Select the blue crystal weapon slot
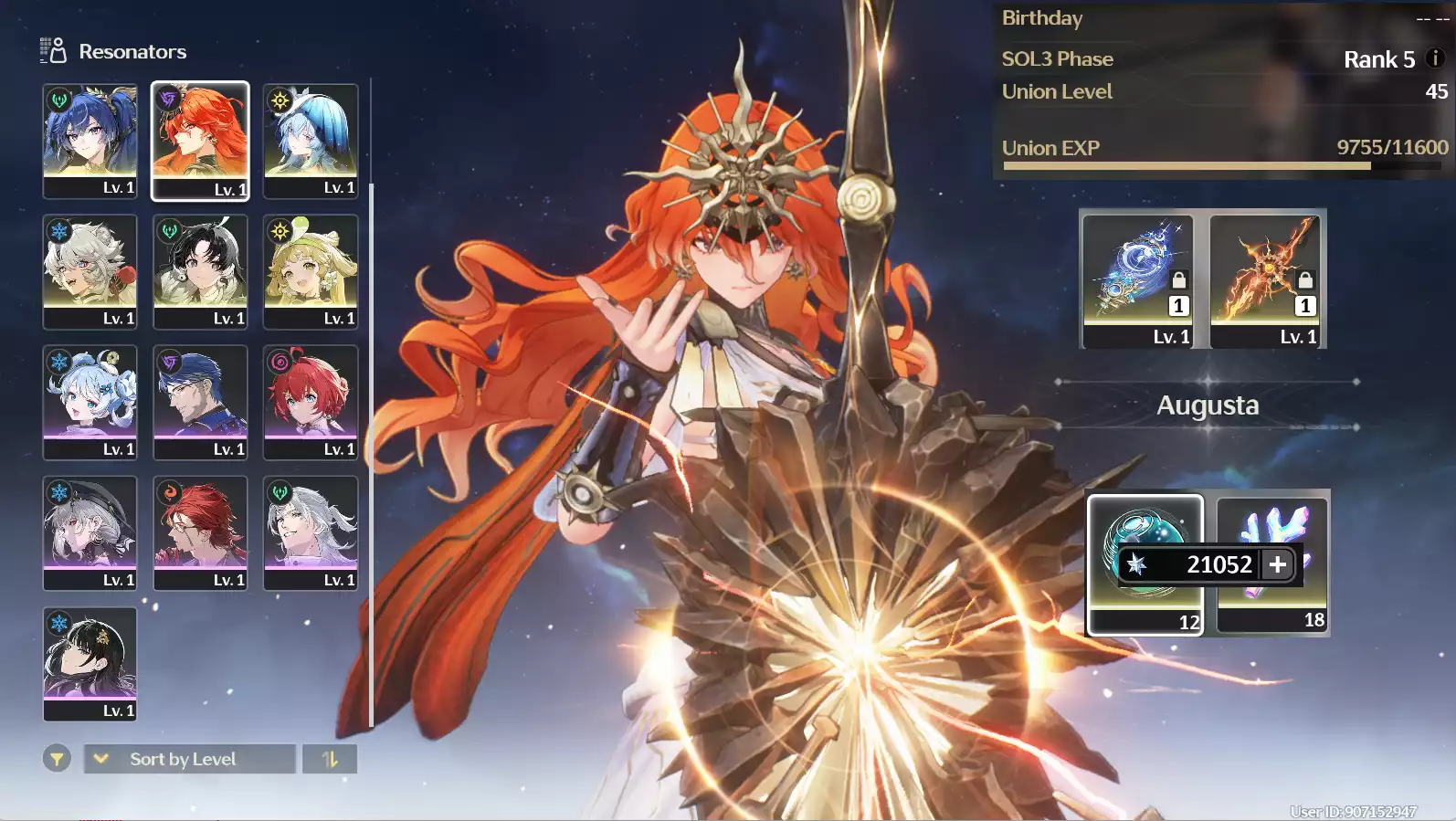The height and width of the screenshot is (821, 1456). coord(1137,279)
